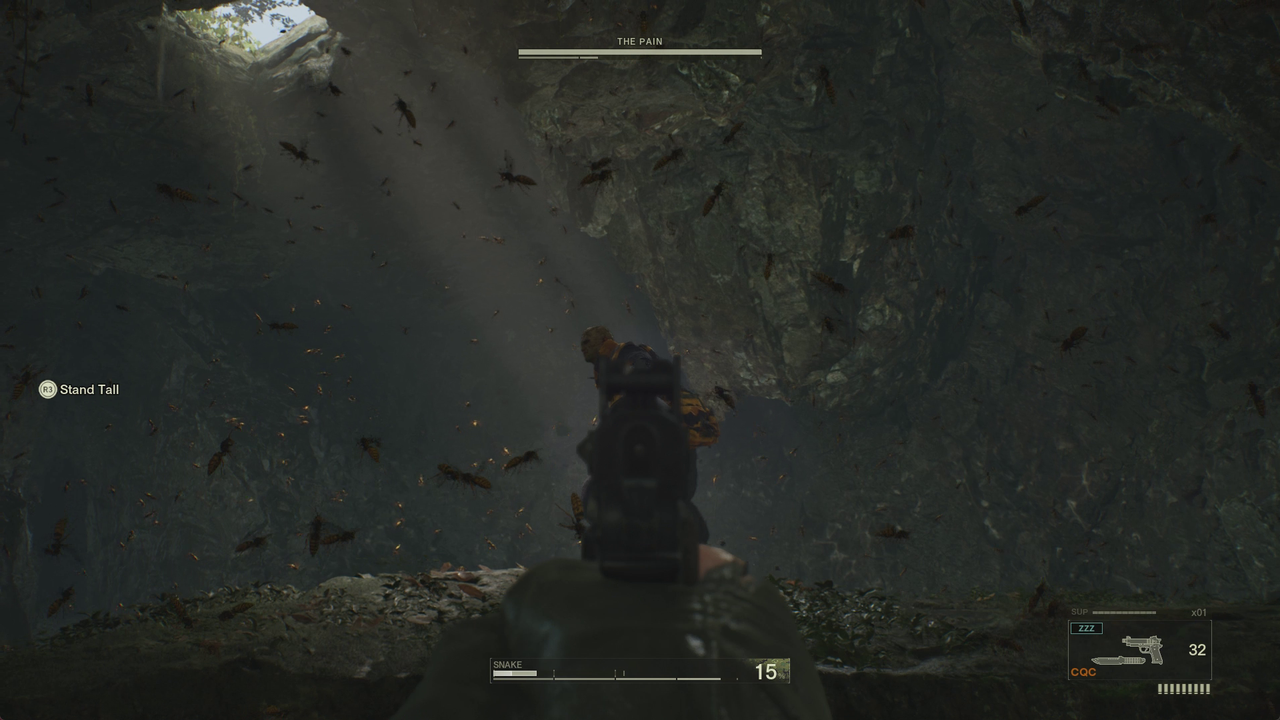1280x720 pixels.
Task: Expand the SNAKE status panel
Action: pyautogui.click(x=640, y=672)
